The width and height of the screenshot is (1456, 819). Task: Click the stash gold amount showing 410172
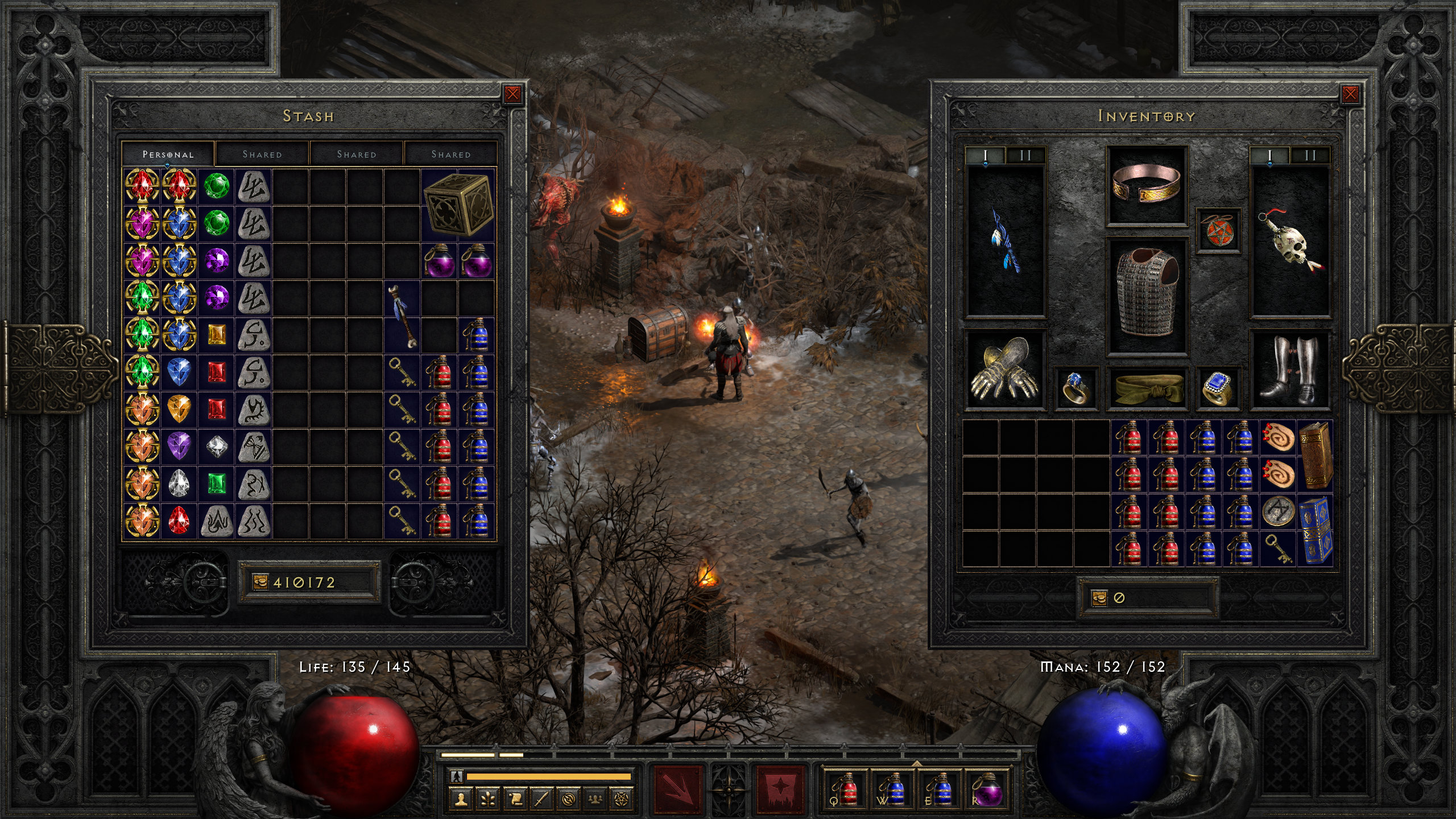click(x=310, y=582)
